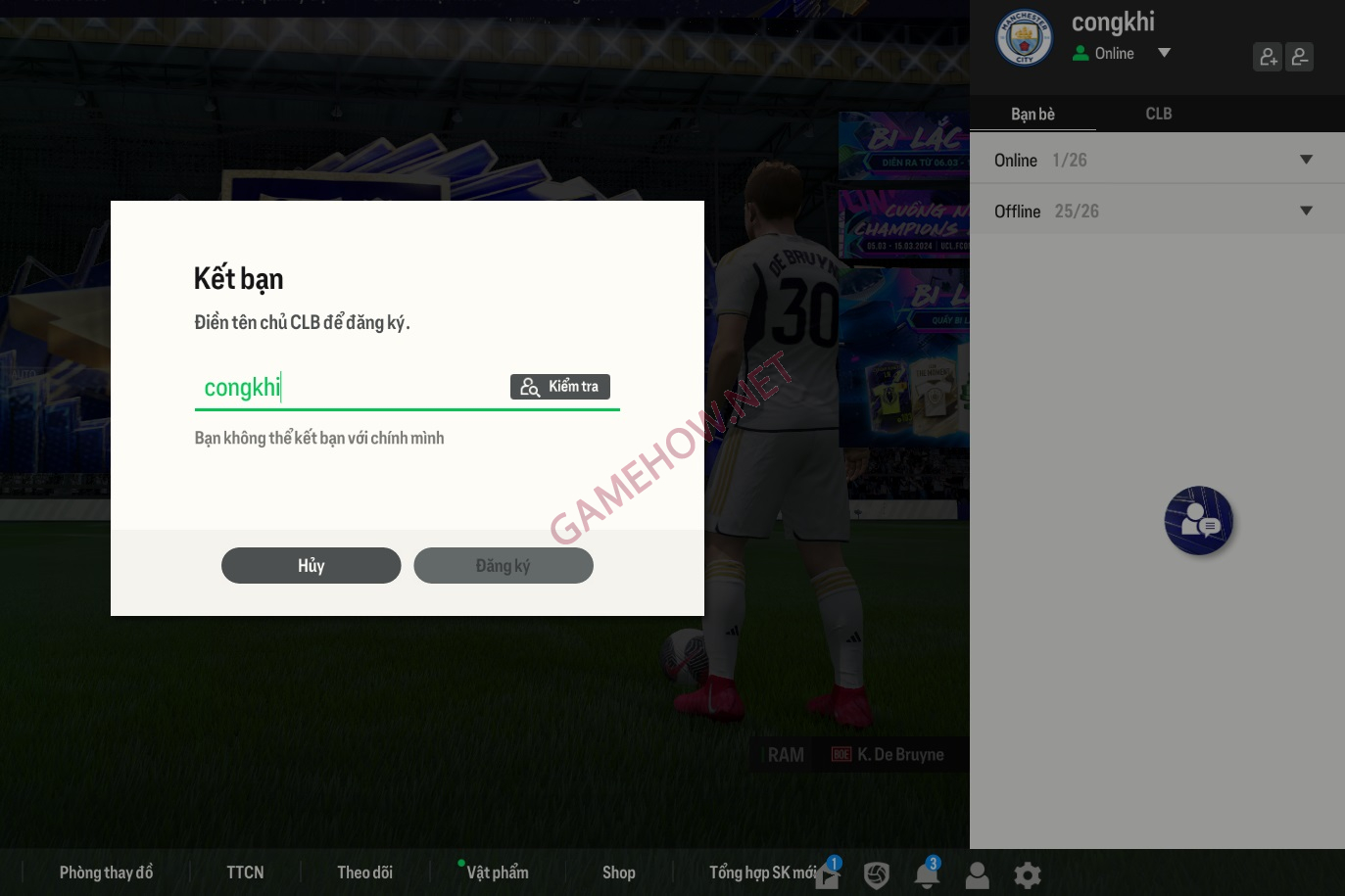1345x896 pixels.
Task: Open the bell notifications with 3 alerts
Action: [927, 874]
